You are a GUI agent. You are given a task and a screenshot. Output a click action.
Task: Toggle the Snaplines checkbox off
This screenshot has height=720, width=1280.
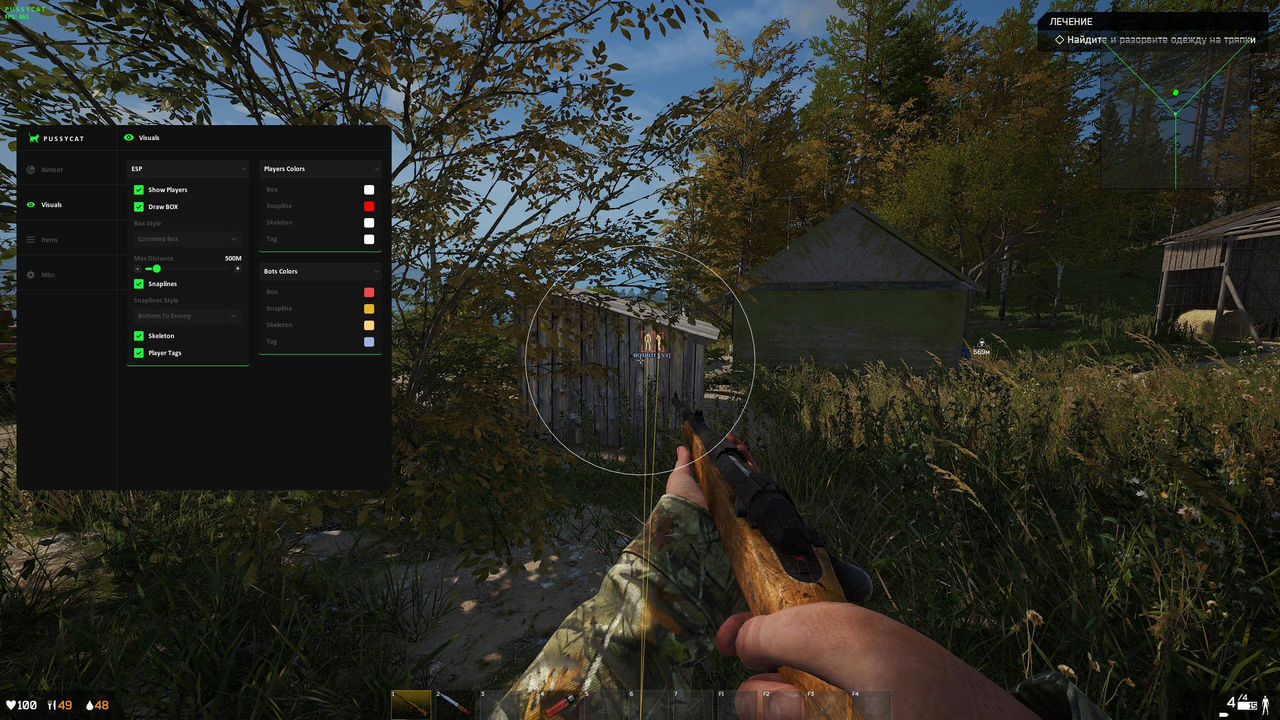point(139,283)
